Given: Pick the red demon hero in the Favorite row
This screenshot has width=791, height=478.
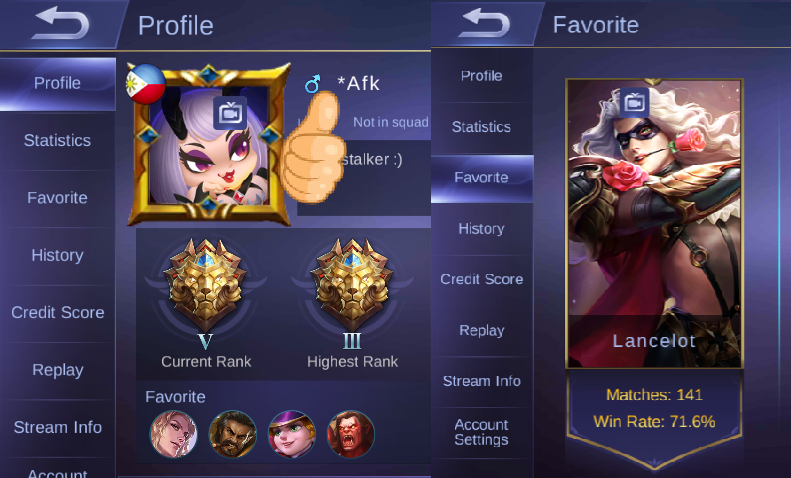Looking at the screenshot, I should (x=350, y=434).
